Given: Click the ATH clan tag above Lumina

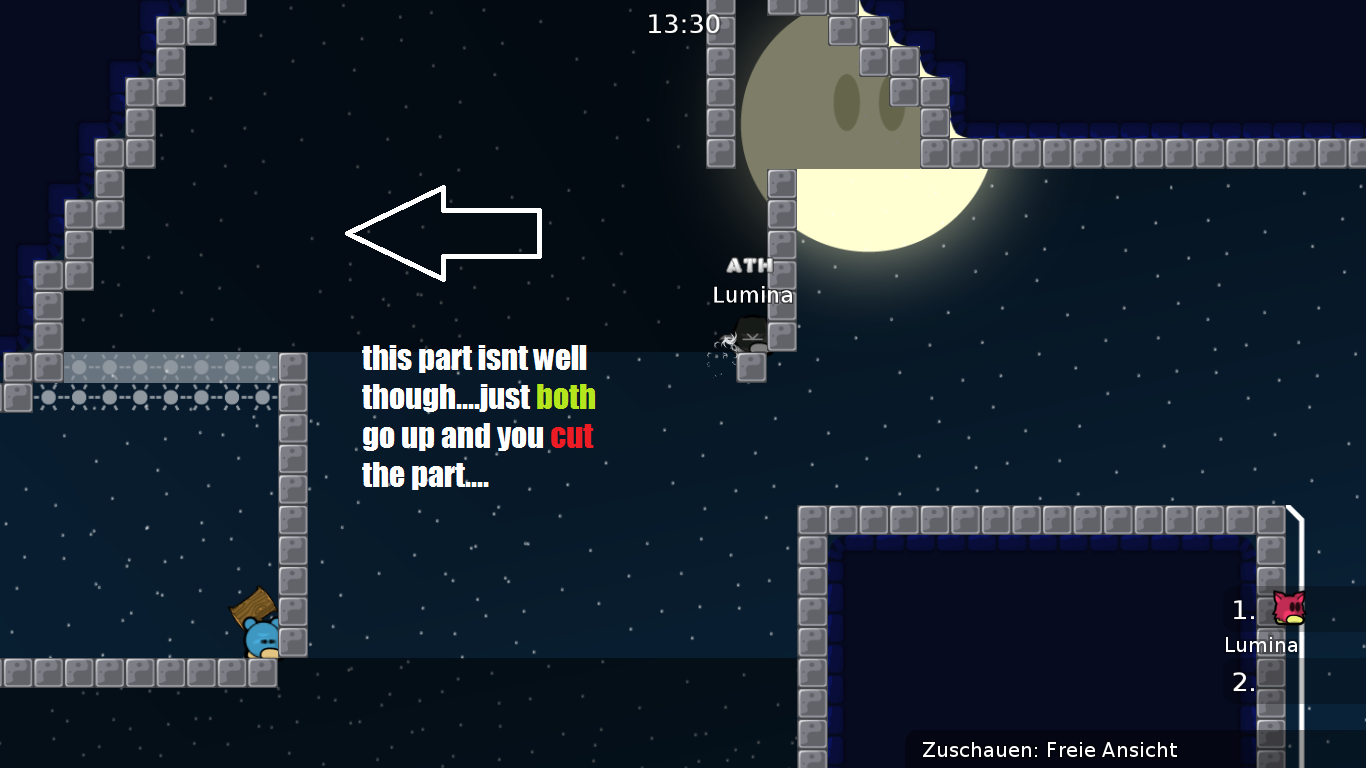Looking at the screenshot, I should point(750,266).
